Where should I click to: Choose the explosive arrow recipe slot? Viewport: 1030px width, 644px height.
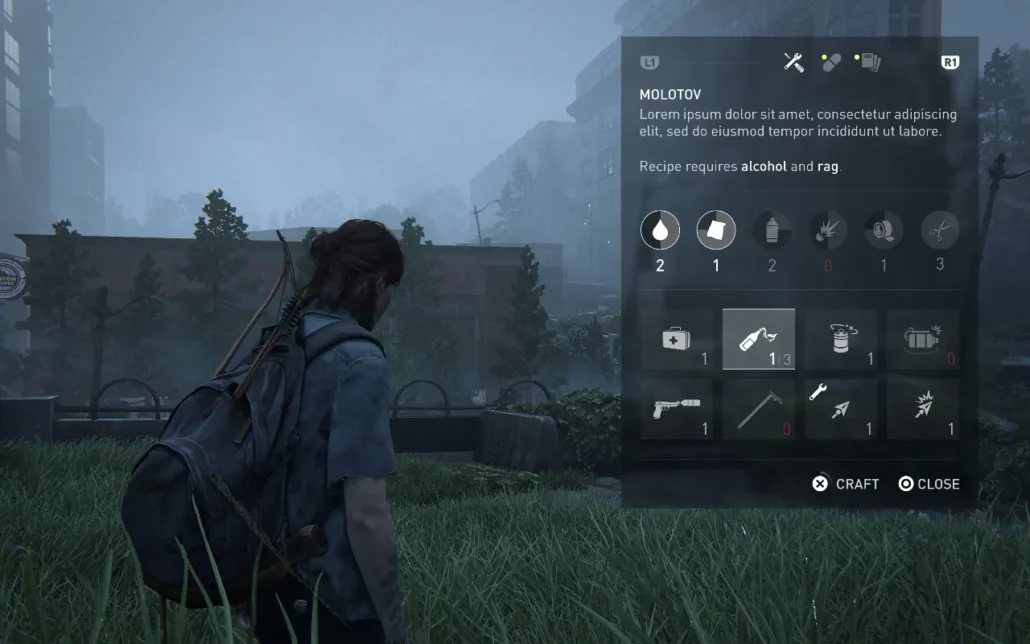(x=923, y=409)
